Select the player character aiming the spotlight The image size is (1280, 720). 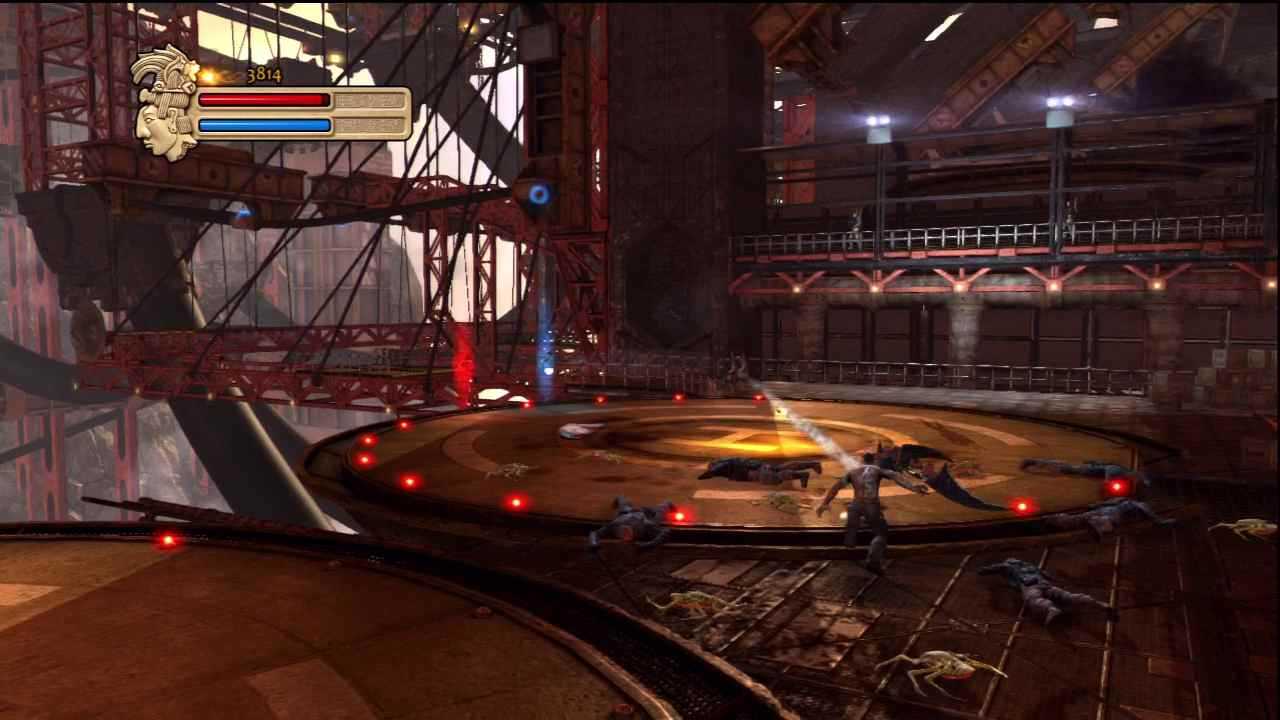(865, 490)
